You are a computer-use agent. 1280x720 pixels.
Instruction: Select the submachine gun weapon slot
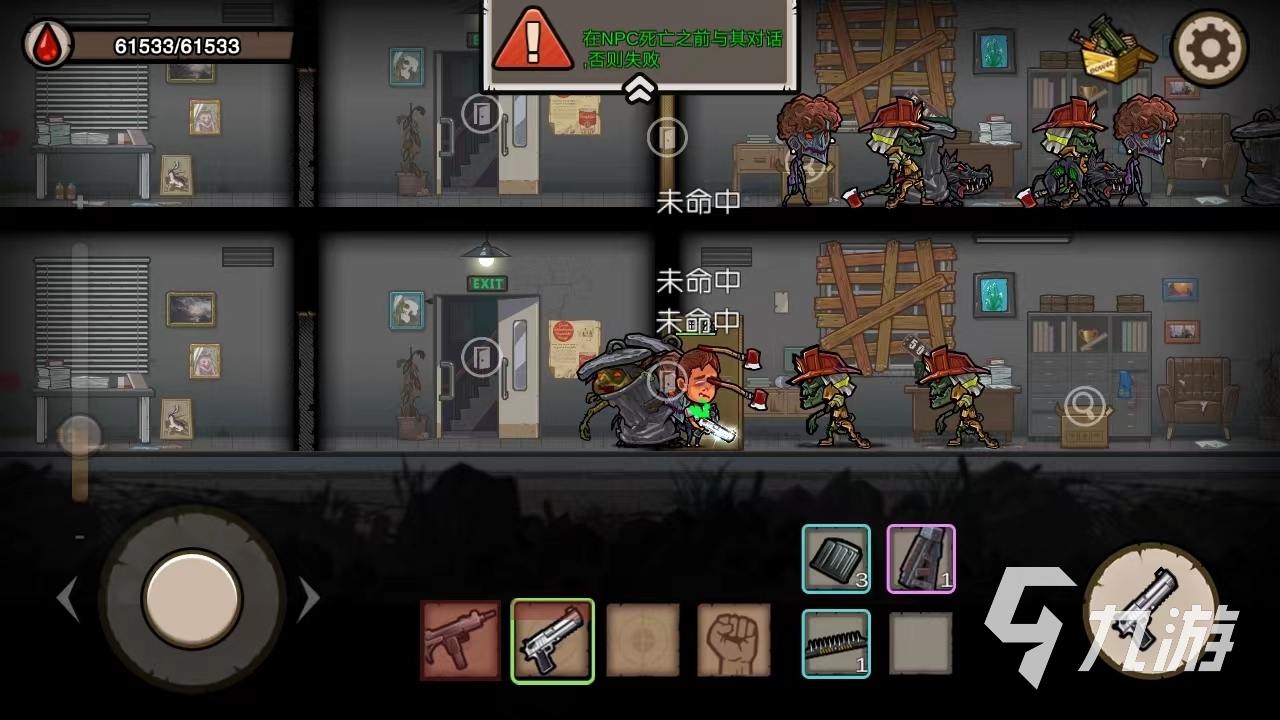pyautogui.click(x=460, y=640)
